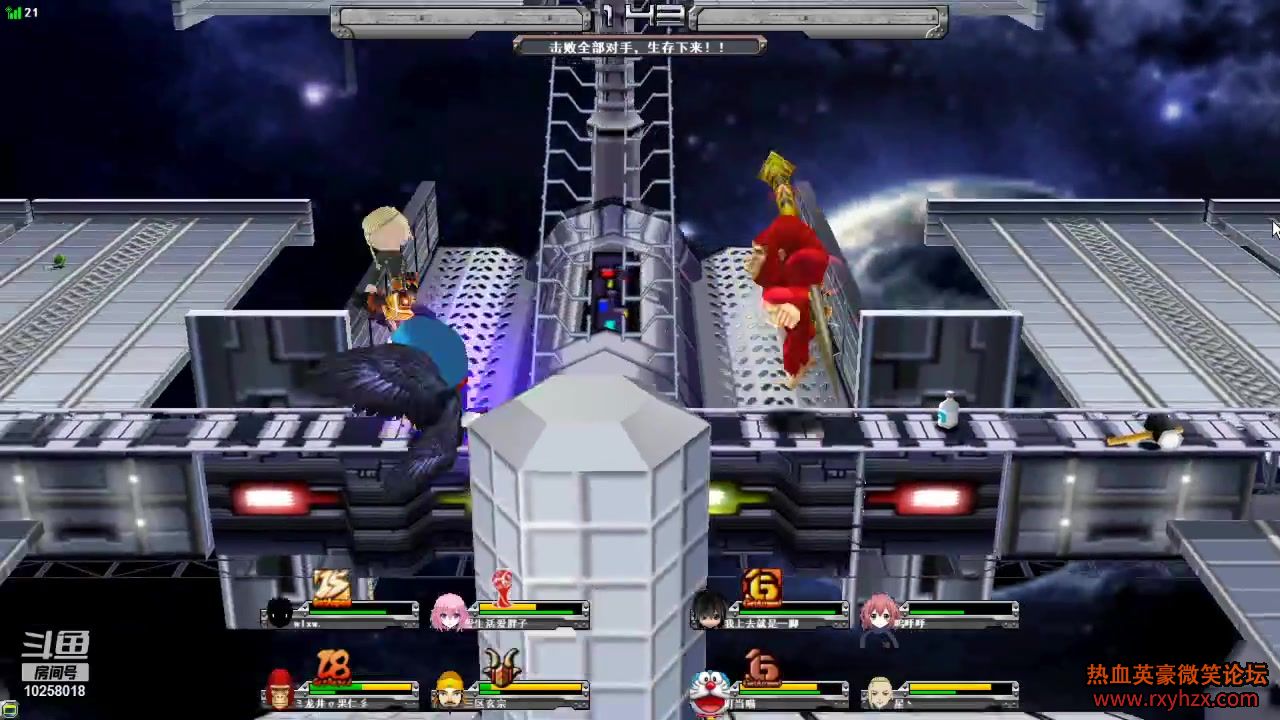Select the red-haired girl portrait labeled 呼呼呼
Viewport: 1280px width, 720px height.
(879, 612)
